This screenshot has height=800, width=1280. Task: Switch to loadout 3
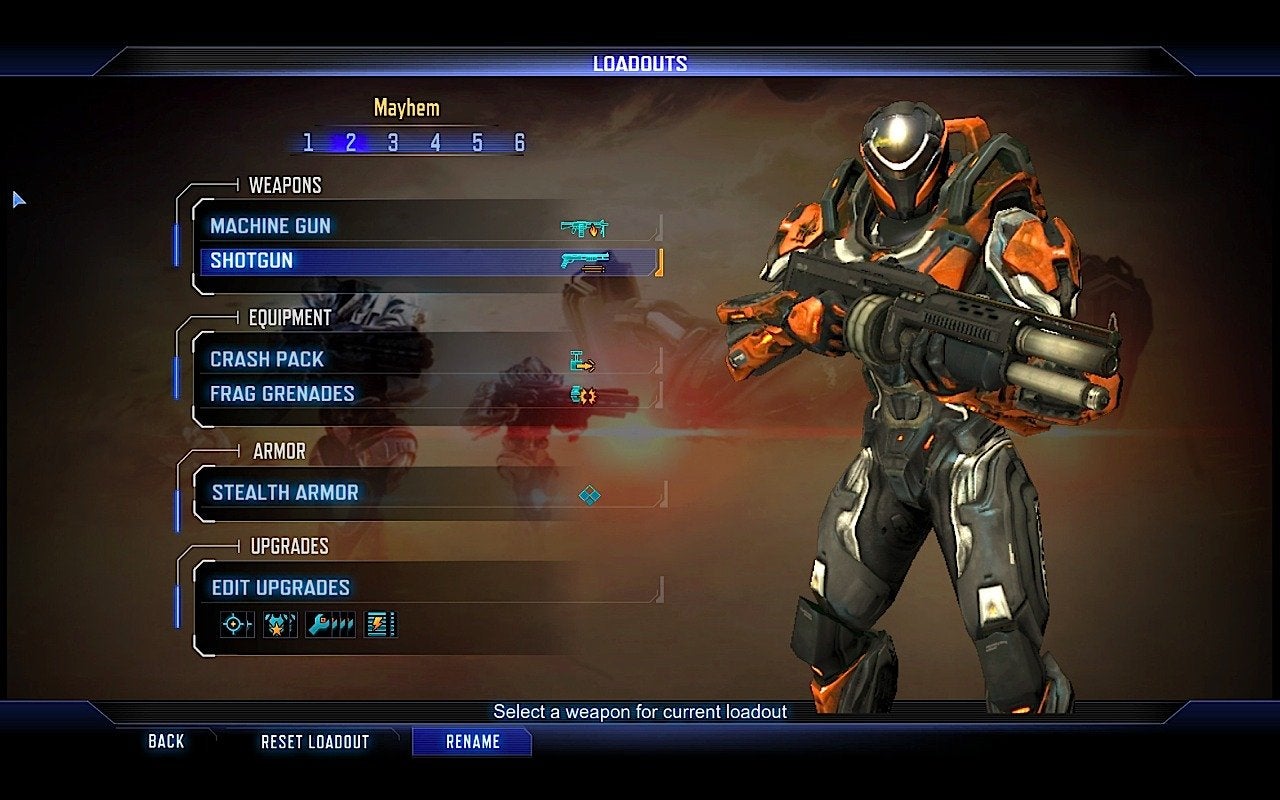click(393, 143)
